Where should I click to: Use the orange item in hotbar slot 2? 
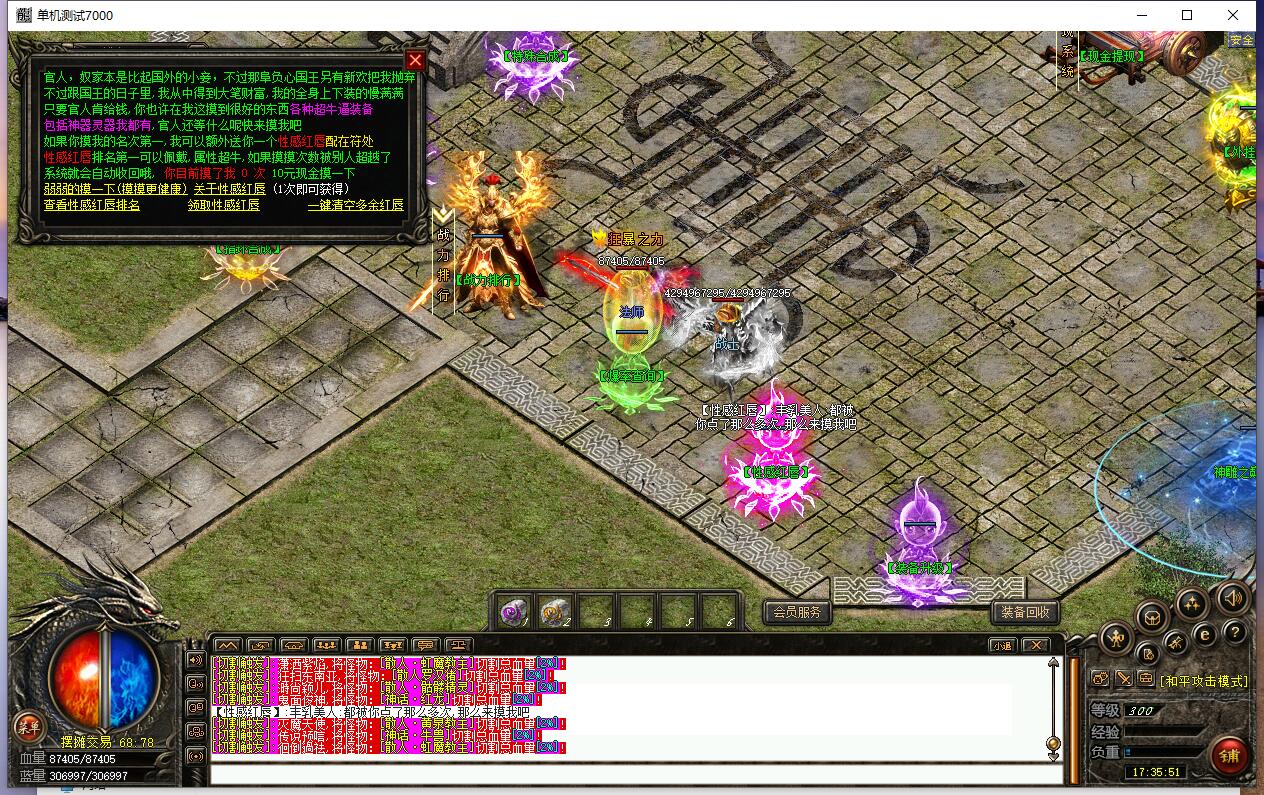pos(555,612)
